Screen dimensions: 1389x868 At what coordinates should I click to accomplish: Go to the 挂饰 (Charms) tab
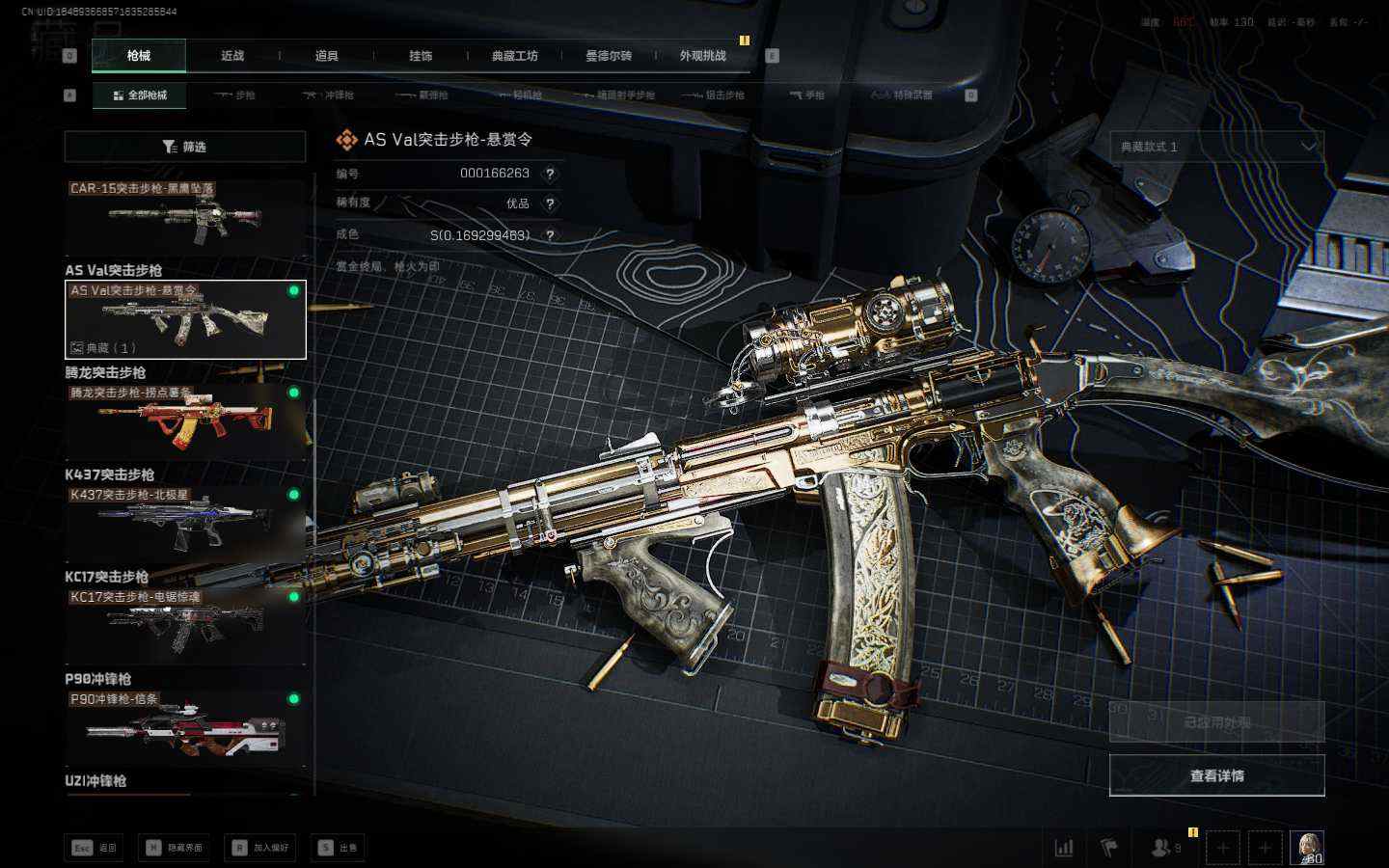(x=421, y=56)
